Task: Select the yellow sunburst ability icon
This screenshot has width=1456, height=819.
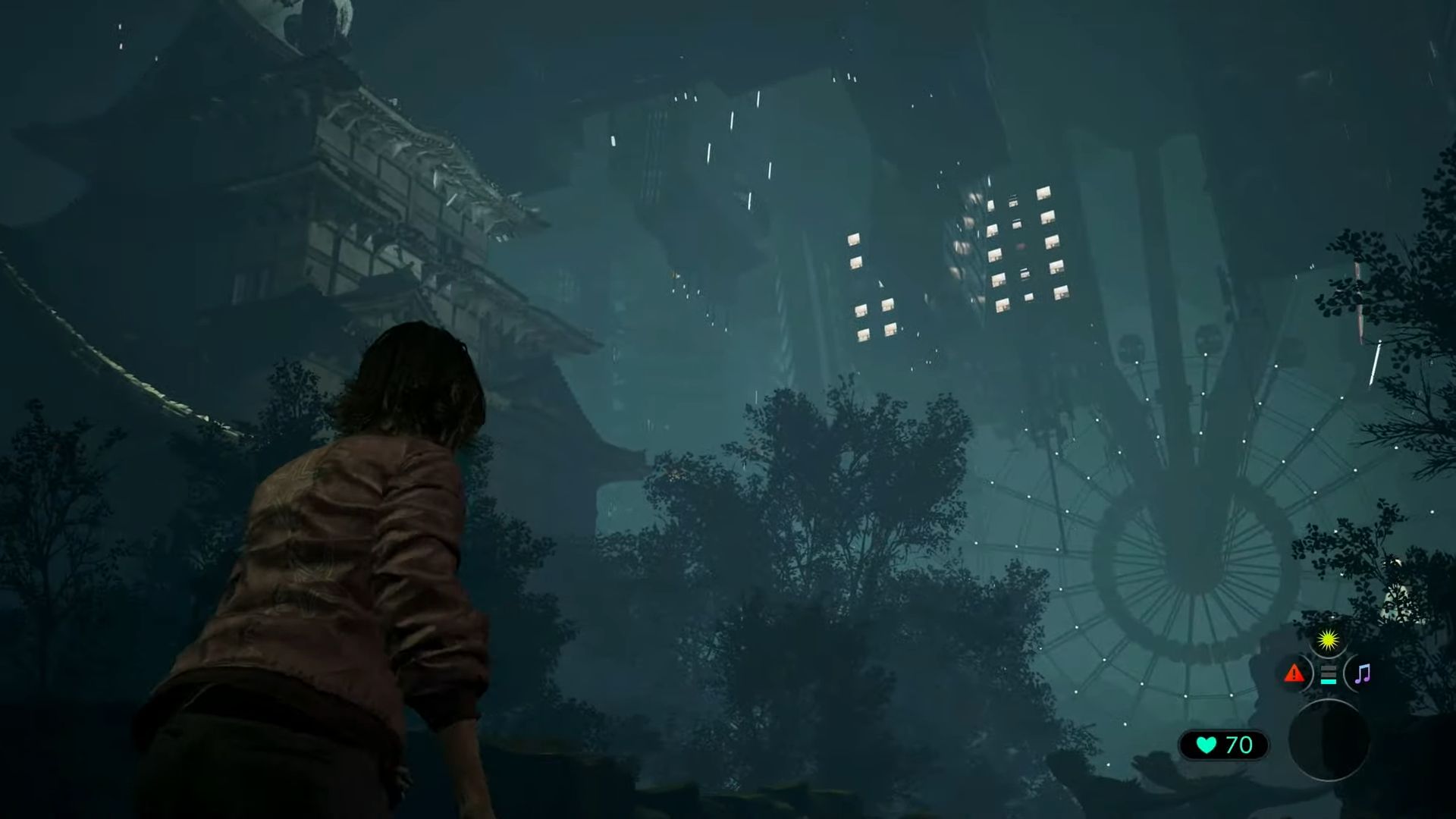Action: [x=1327, y=642]
